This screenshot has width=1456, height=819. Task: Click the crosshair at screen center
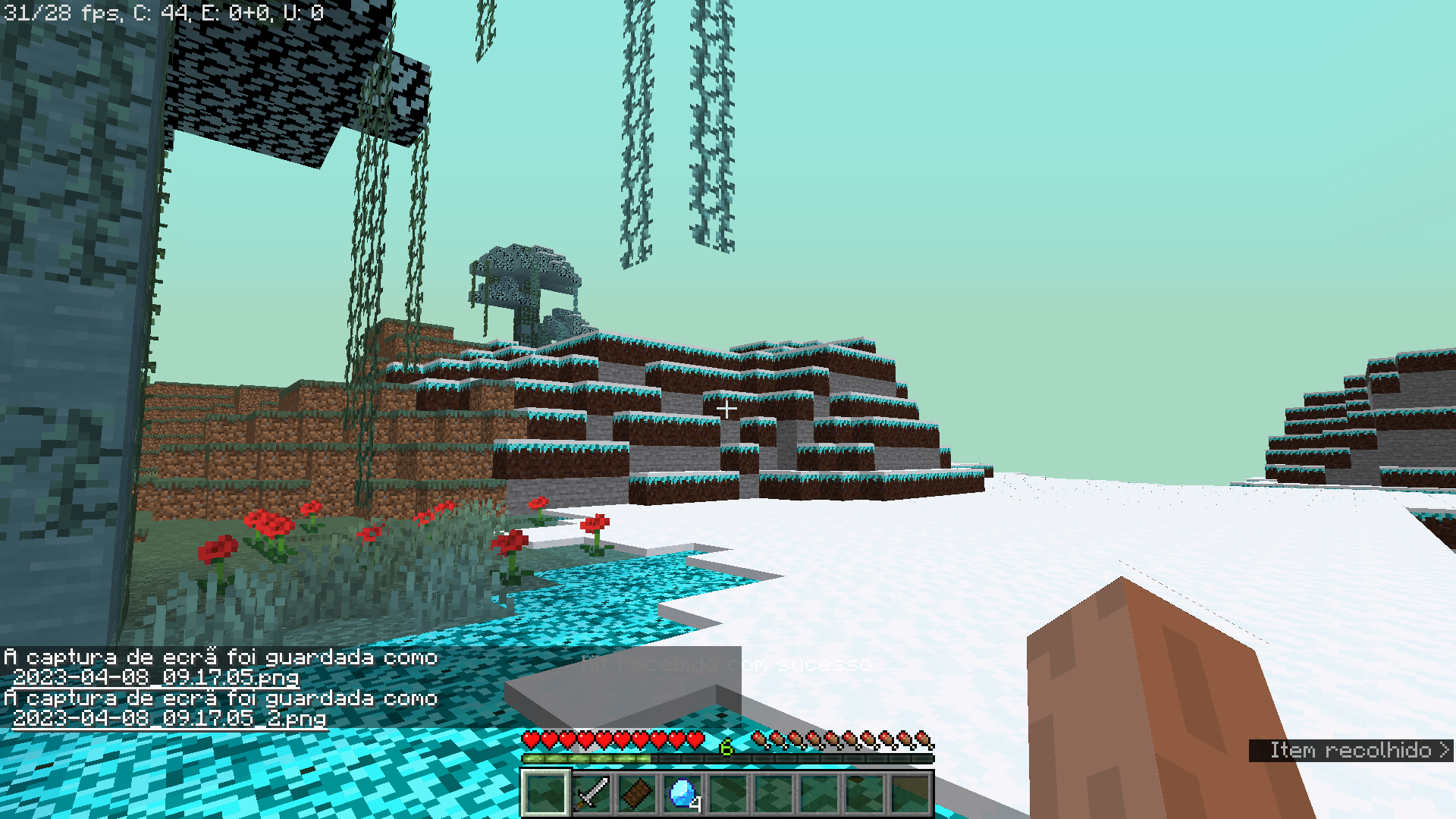coord(727,408)
